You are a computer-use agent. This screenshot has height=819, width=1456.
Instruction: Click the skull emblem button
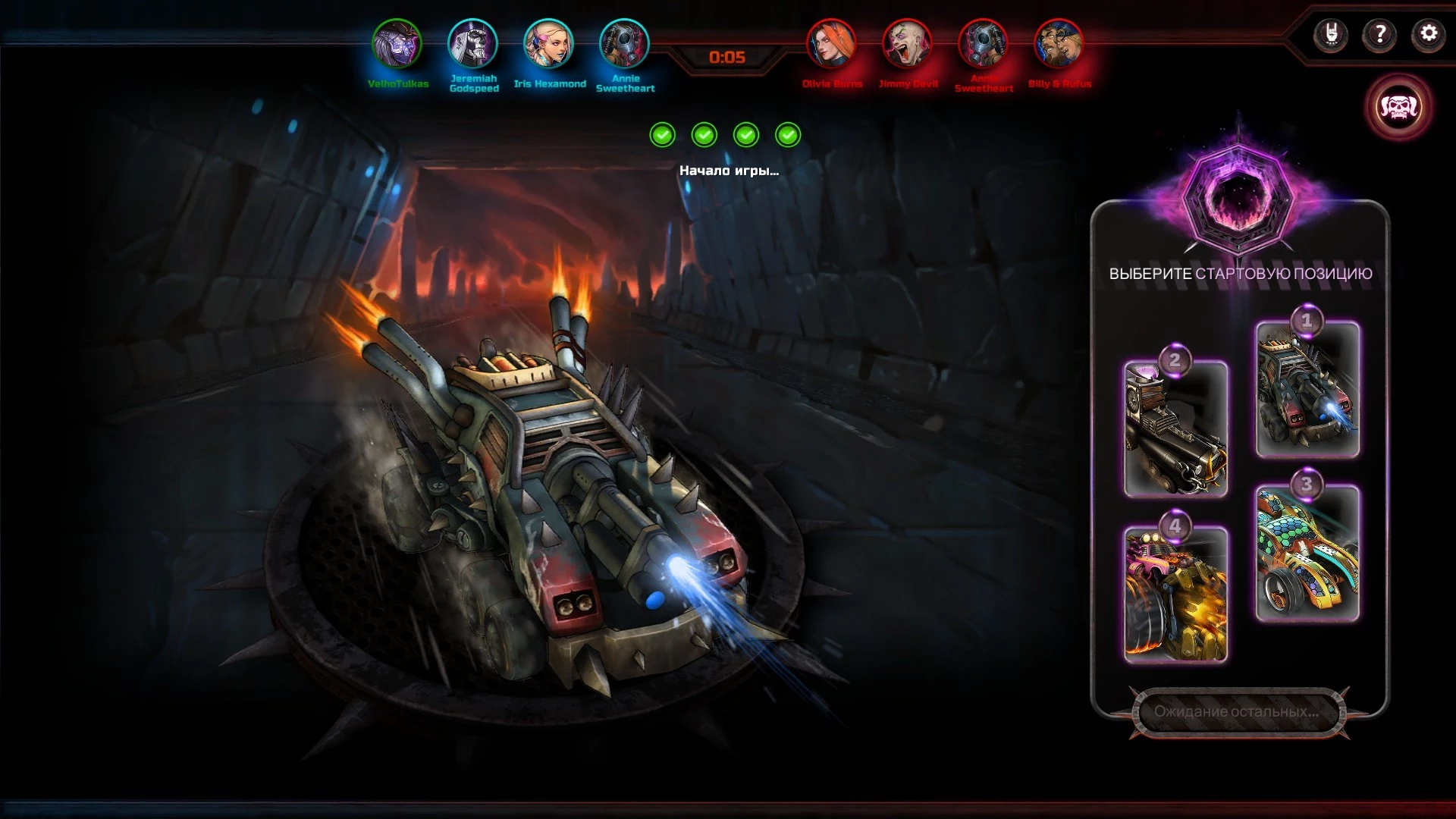coord(1398,107)
